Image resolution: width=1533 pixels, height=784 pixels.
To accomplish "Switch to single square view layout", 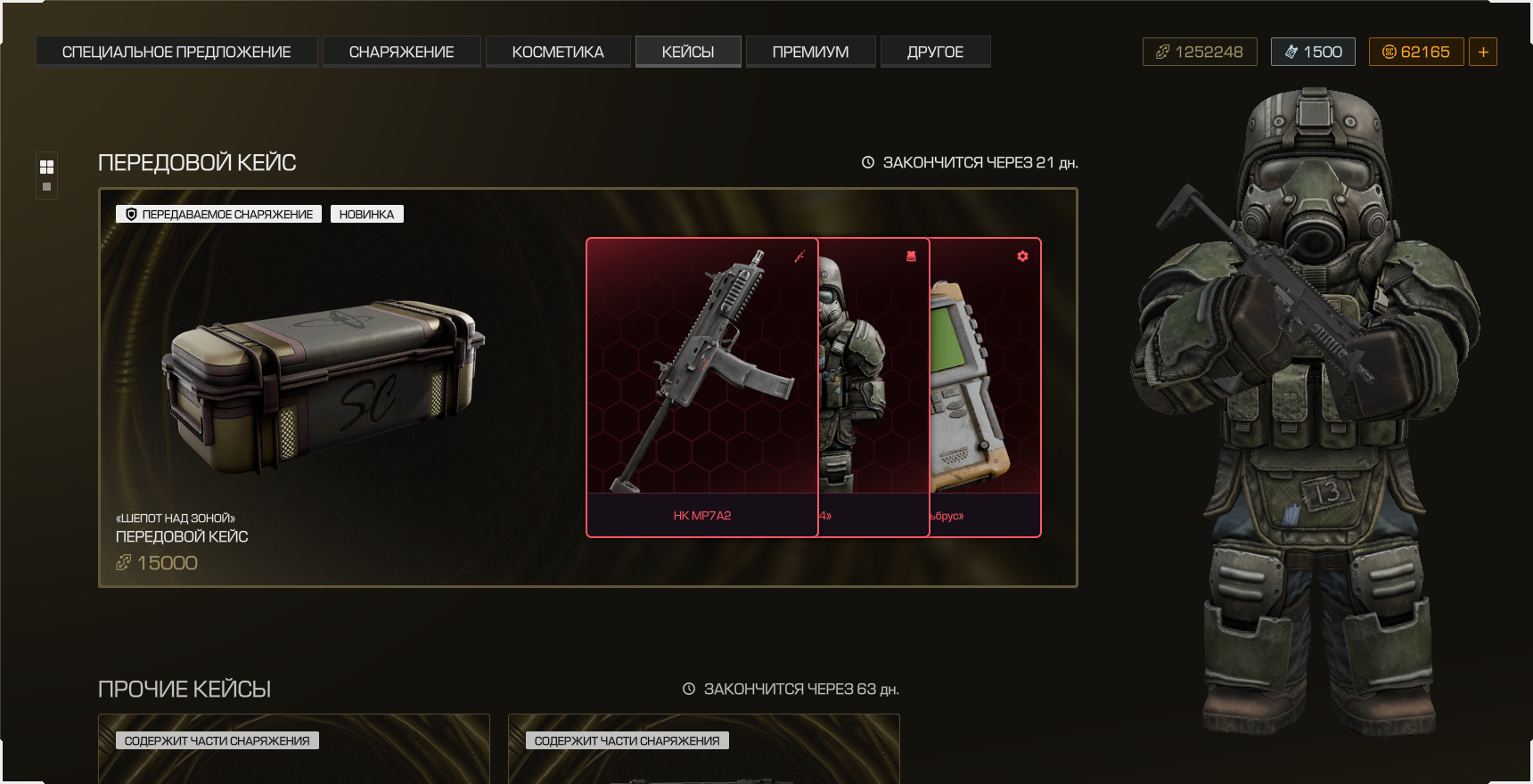I will (x=46, y=187).
